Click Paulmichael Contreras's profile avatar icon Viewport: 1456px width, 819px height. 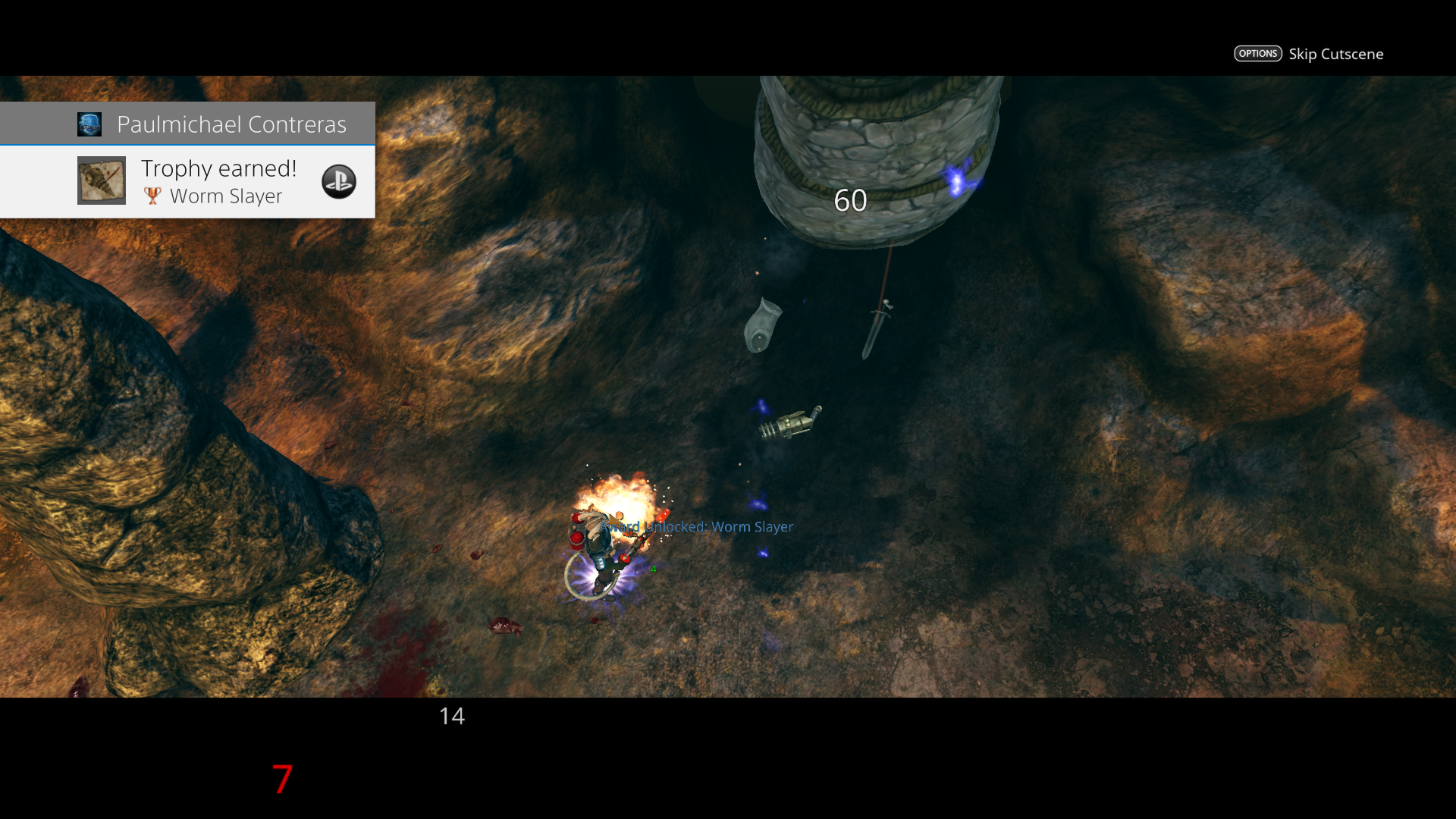pyautogui.click(x=89, y=124)
